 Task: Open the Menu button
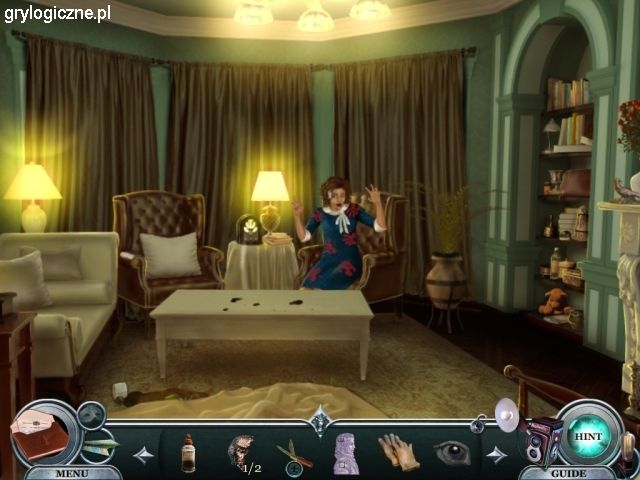coord(72,473)
